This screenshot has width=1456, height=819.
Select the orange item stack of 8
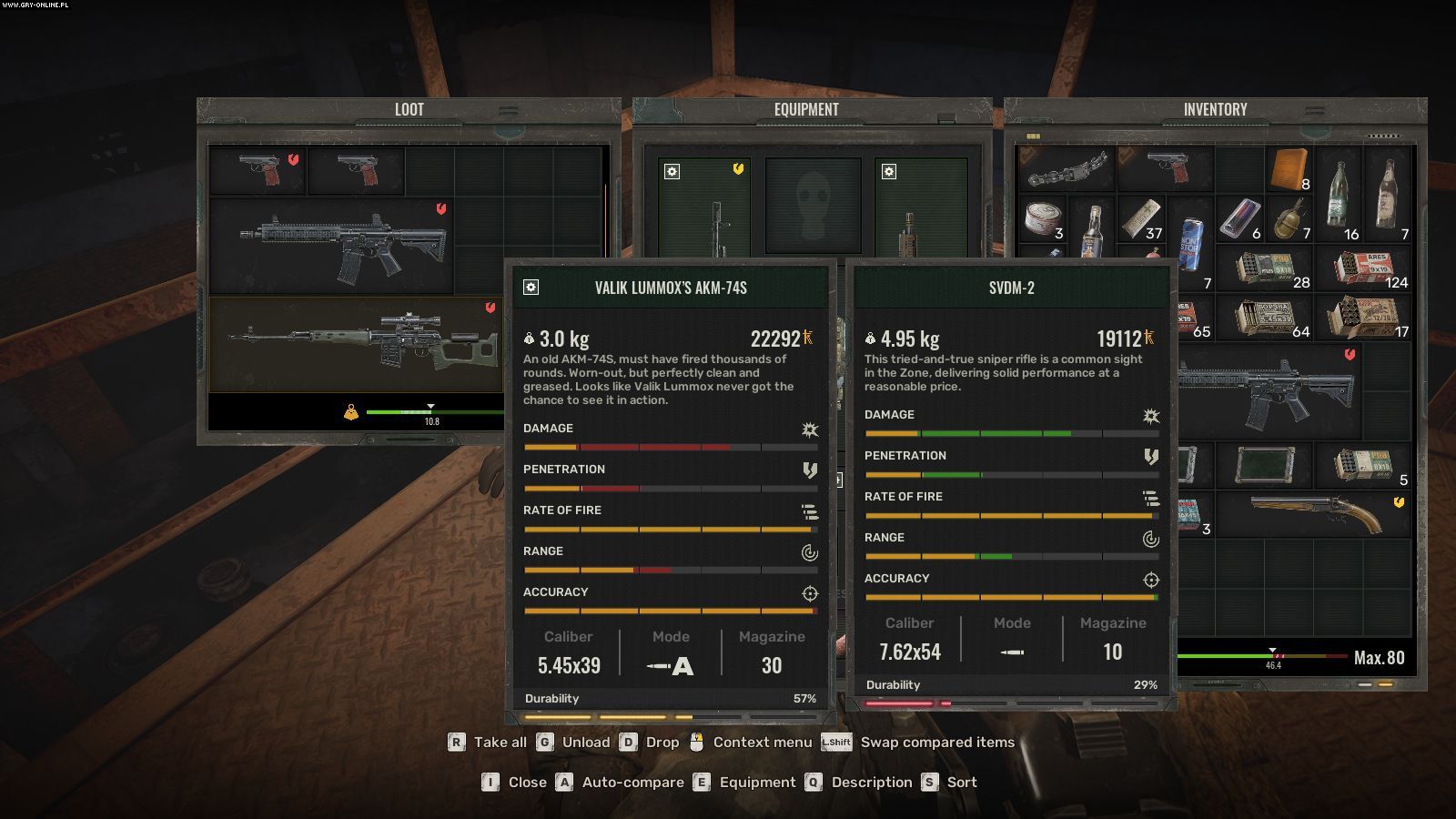coord(1289,169)
